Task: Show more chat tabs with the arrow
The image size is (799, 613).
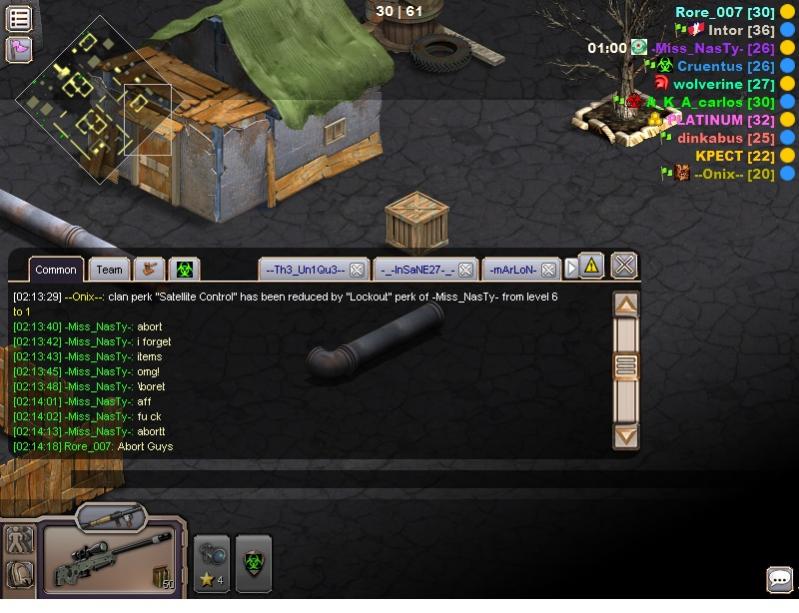Action: [x=572, y=269]
